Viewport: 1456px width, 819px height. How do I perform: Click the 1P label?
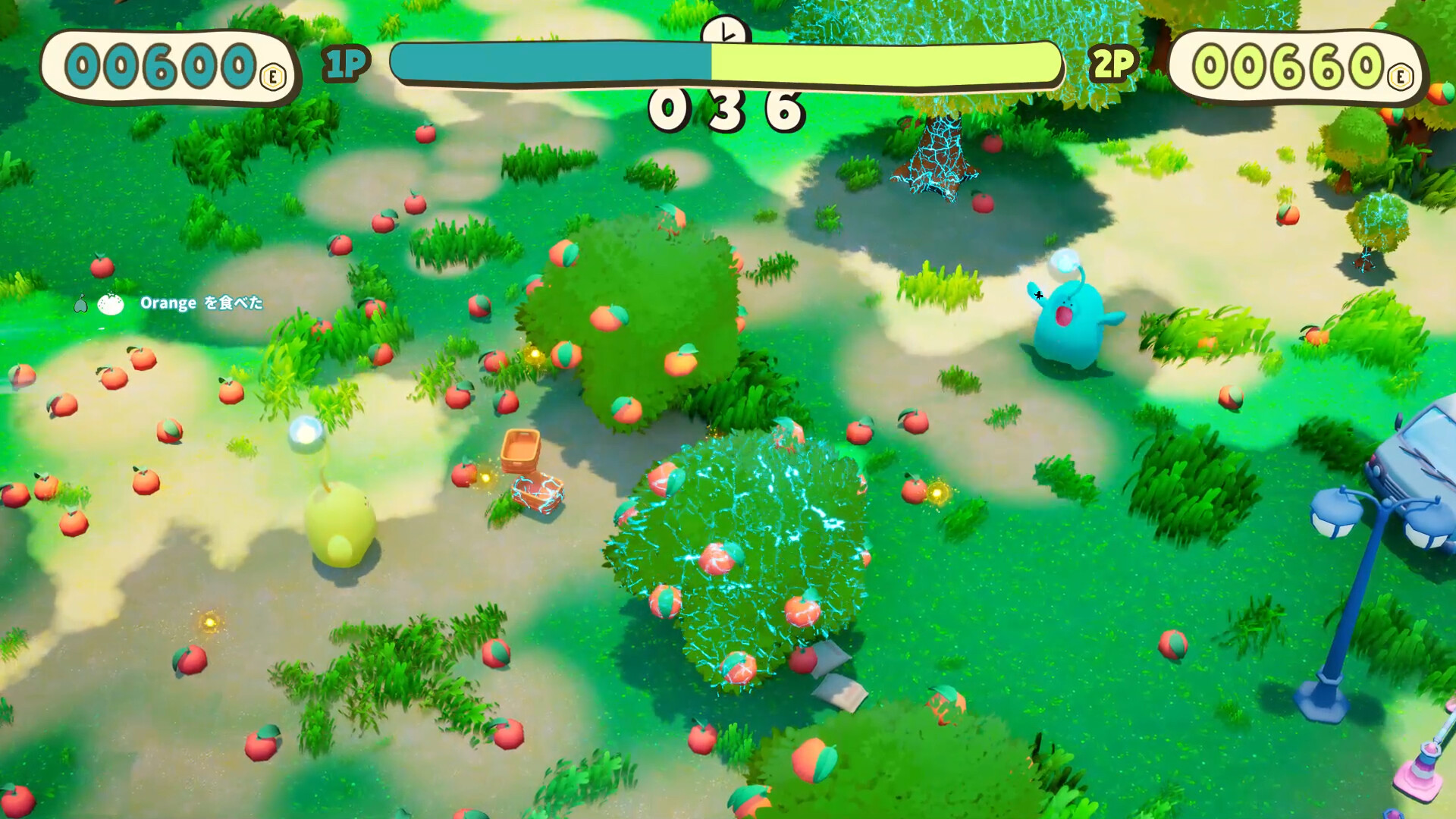pyautogui.click(x=343, y=64)
